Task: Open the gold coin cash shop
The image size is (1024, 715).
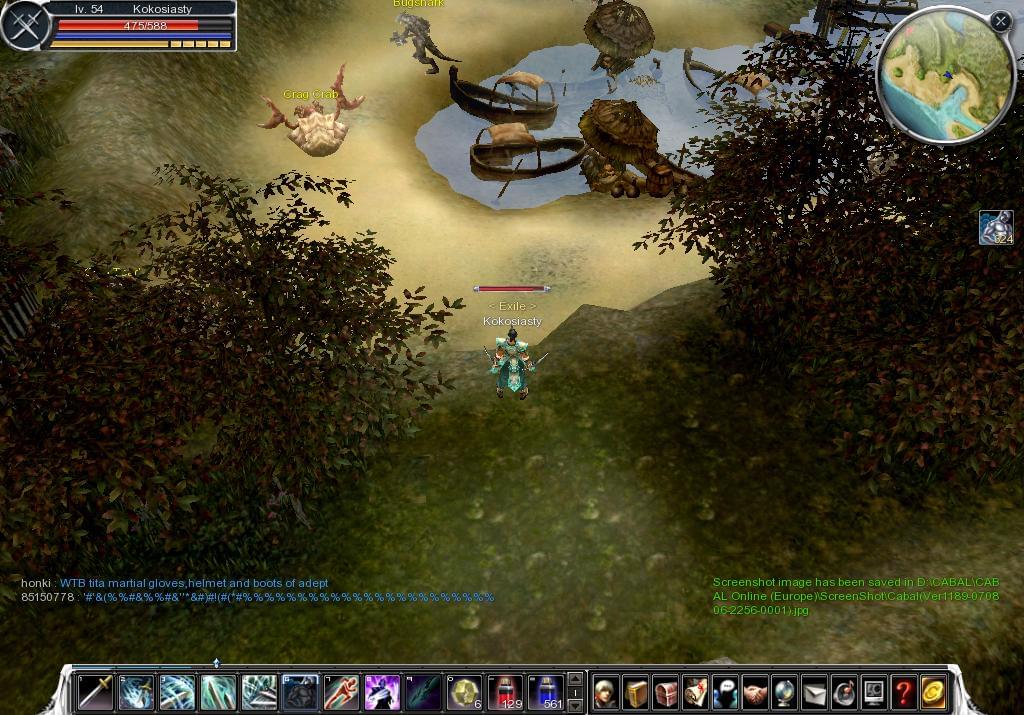Action: coord(934,692)
